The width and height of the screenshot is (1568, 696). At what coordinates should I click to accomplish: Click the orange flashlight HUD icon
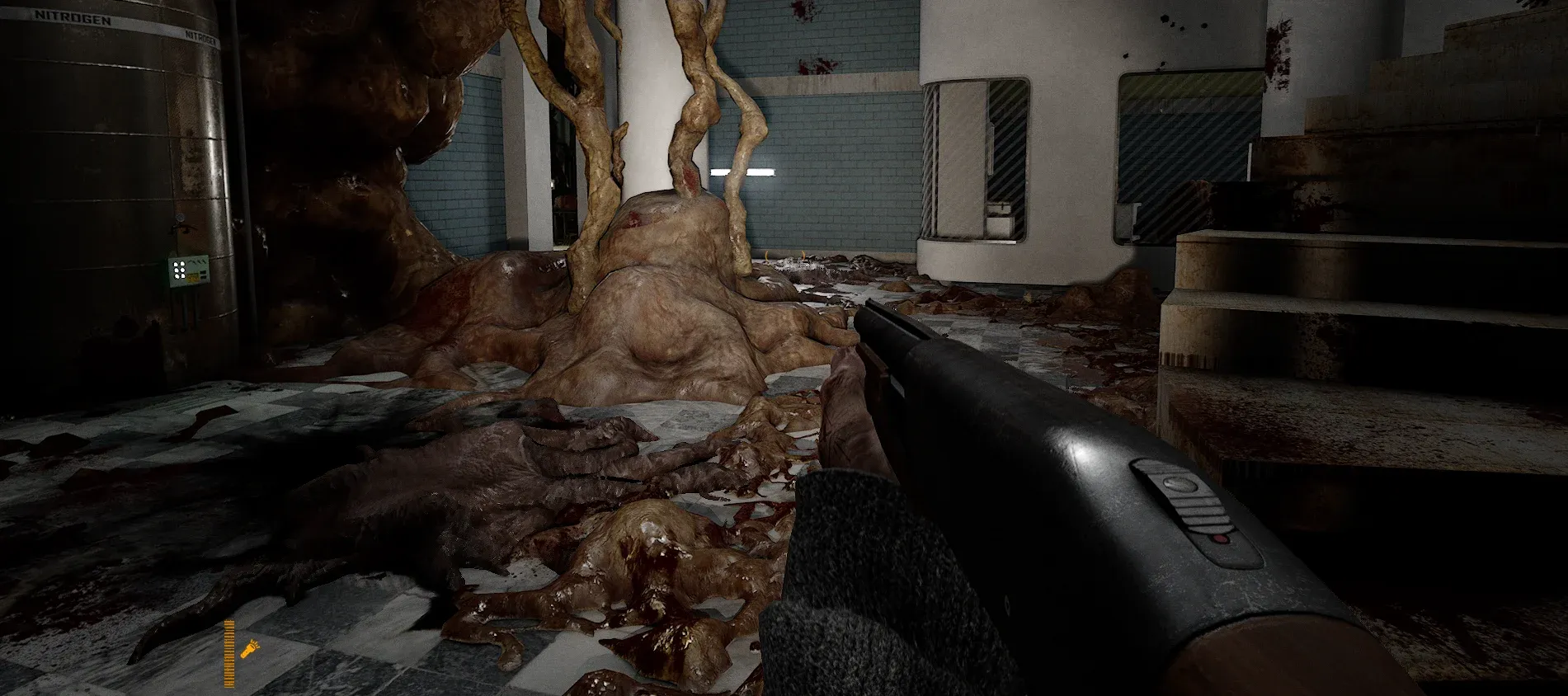247,650
